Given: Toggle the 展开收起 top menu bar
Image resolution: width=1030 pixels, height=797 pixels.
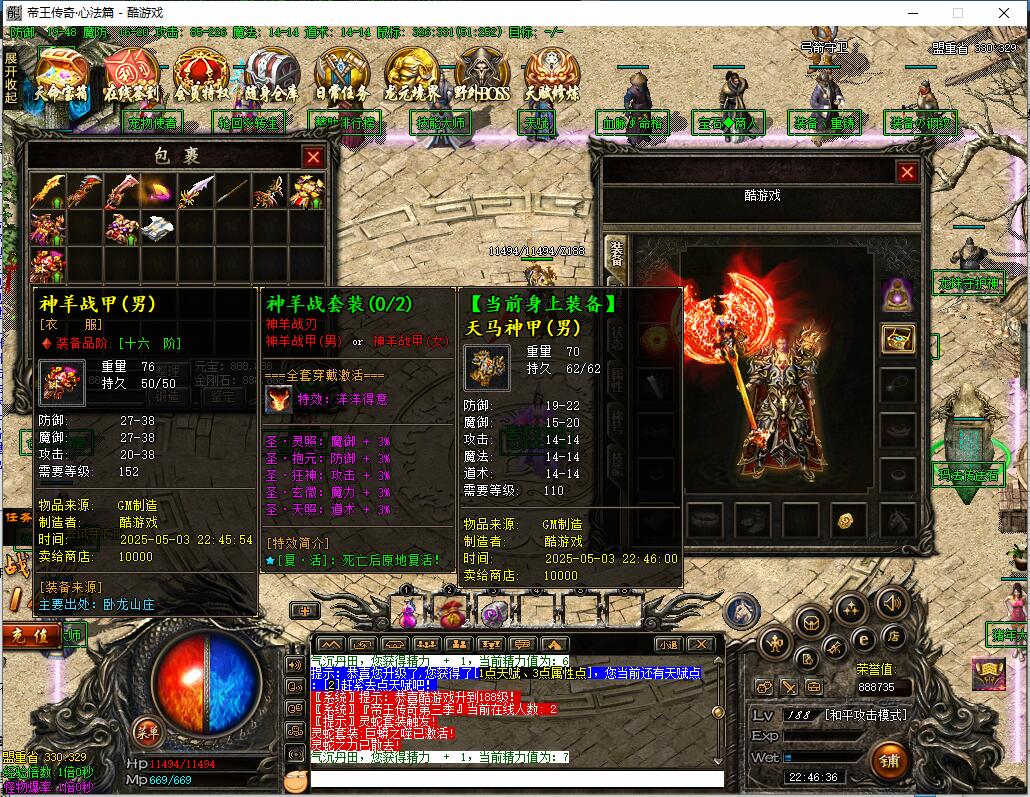Looking at the screenshot, I should (10, 78).
